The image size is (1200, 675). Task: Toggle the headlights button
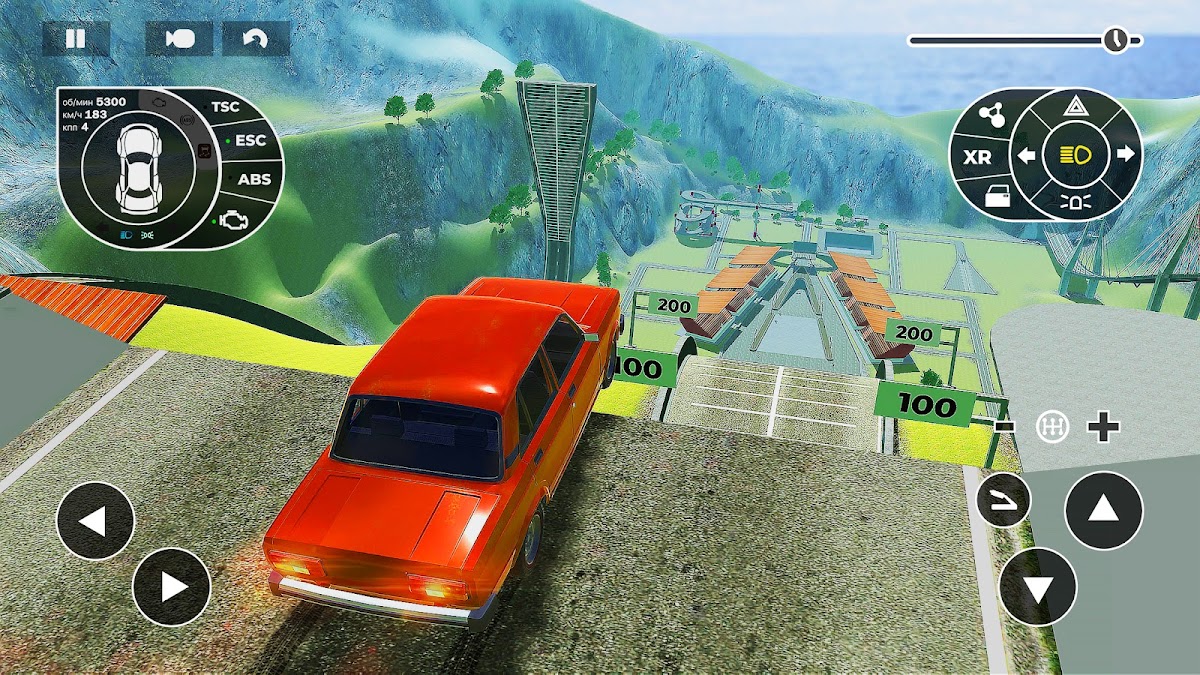pos(1075,155)
